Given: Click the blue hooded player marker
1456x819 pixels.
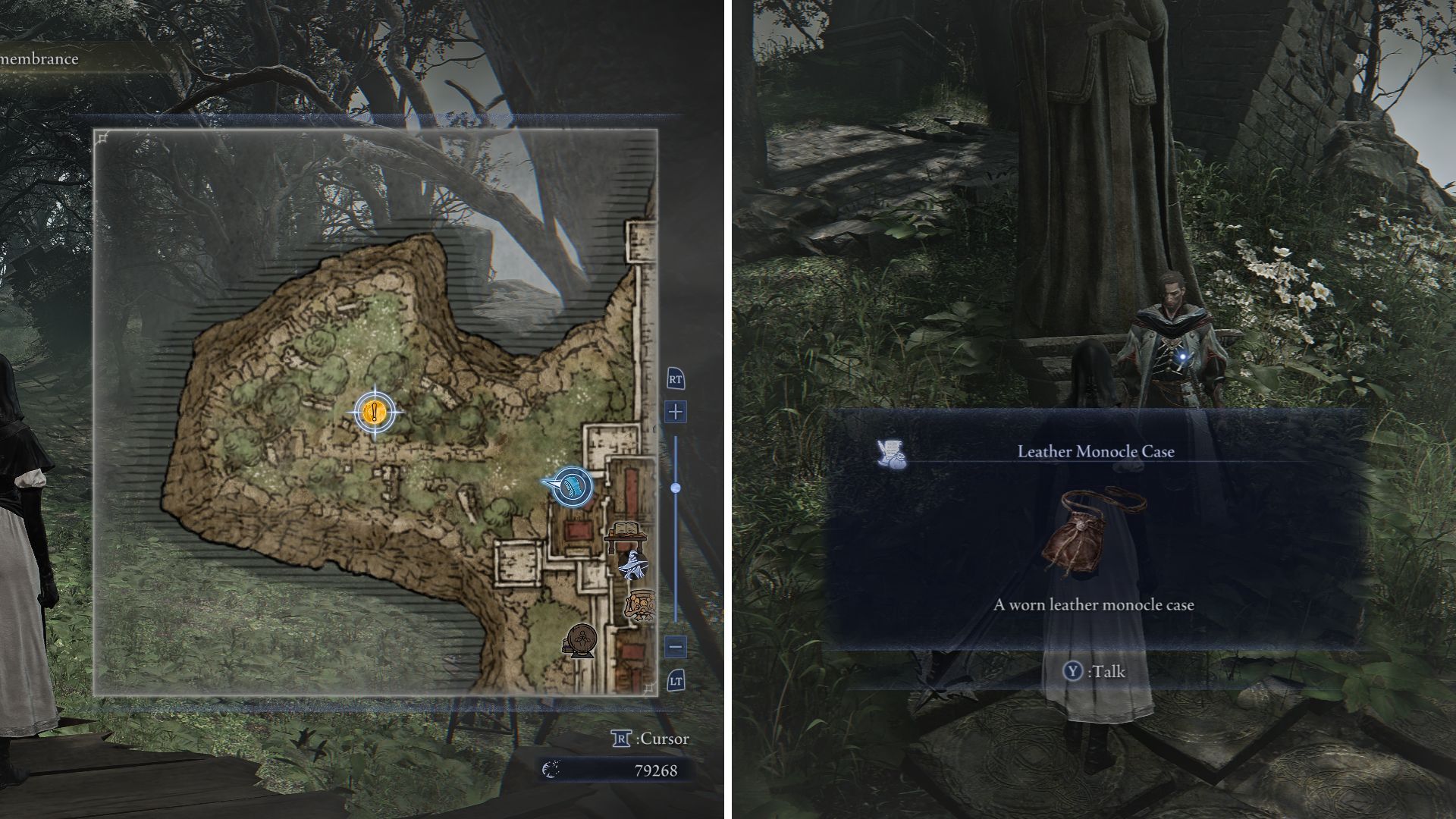Looking at the screenshot, I should tap(573, 486).
